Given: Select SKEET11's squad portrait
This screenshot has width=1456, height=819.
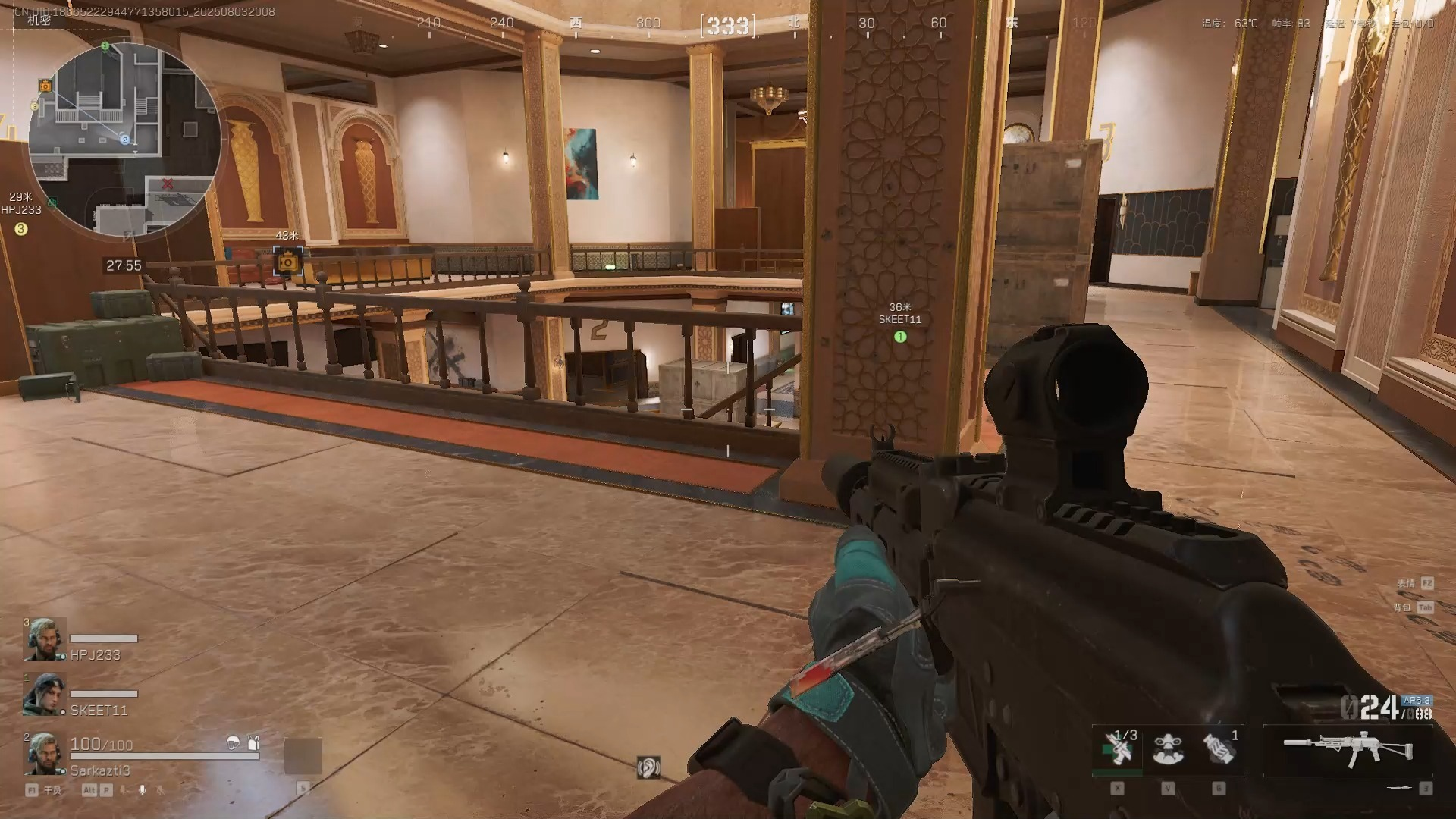Looking at the screenshot, I should pyautogui.click(x=45, y=694).
